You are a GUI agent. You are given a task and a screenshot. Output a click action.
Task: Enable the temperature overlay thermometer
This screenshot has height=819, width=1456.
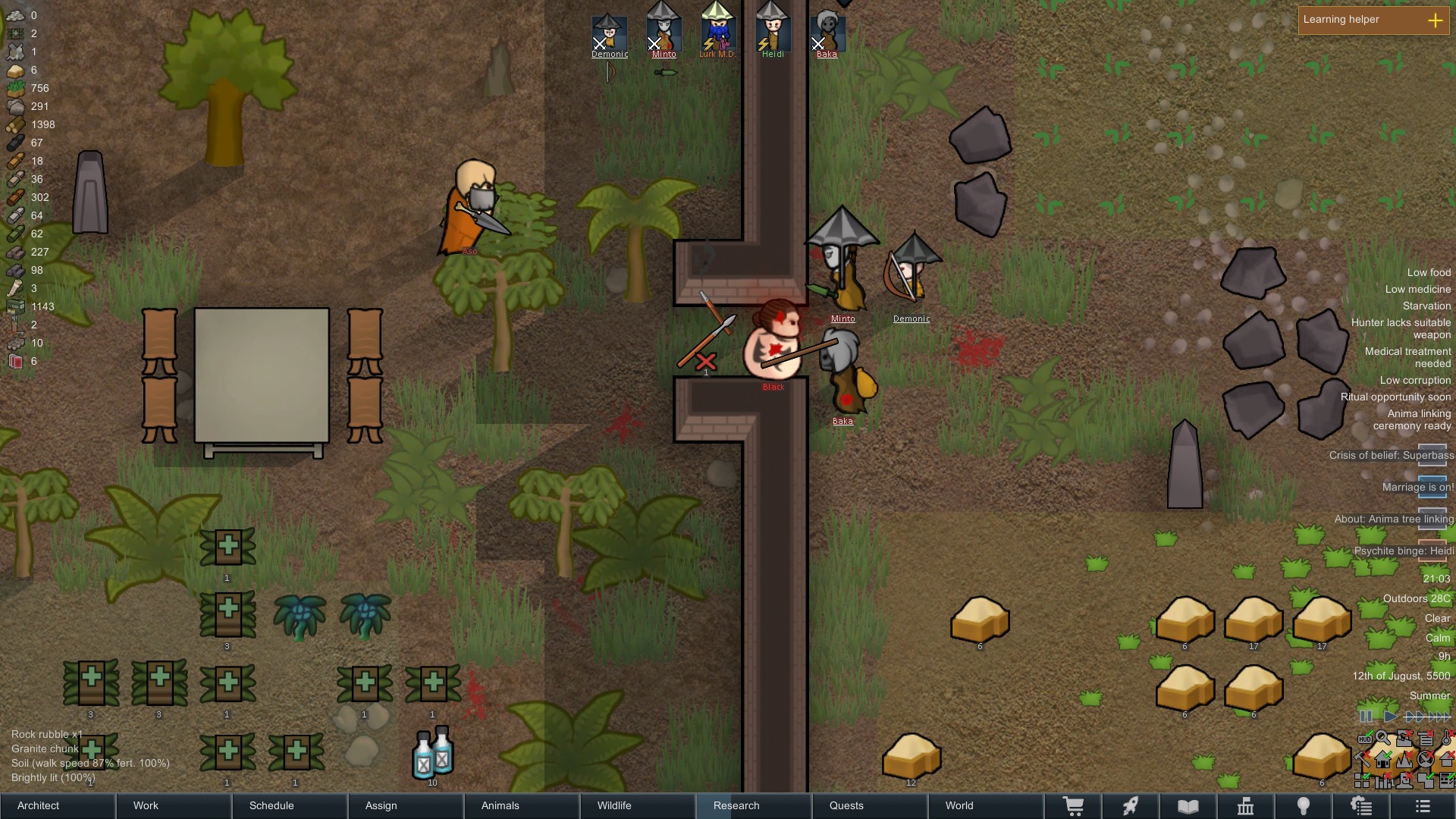(1447, 739)
